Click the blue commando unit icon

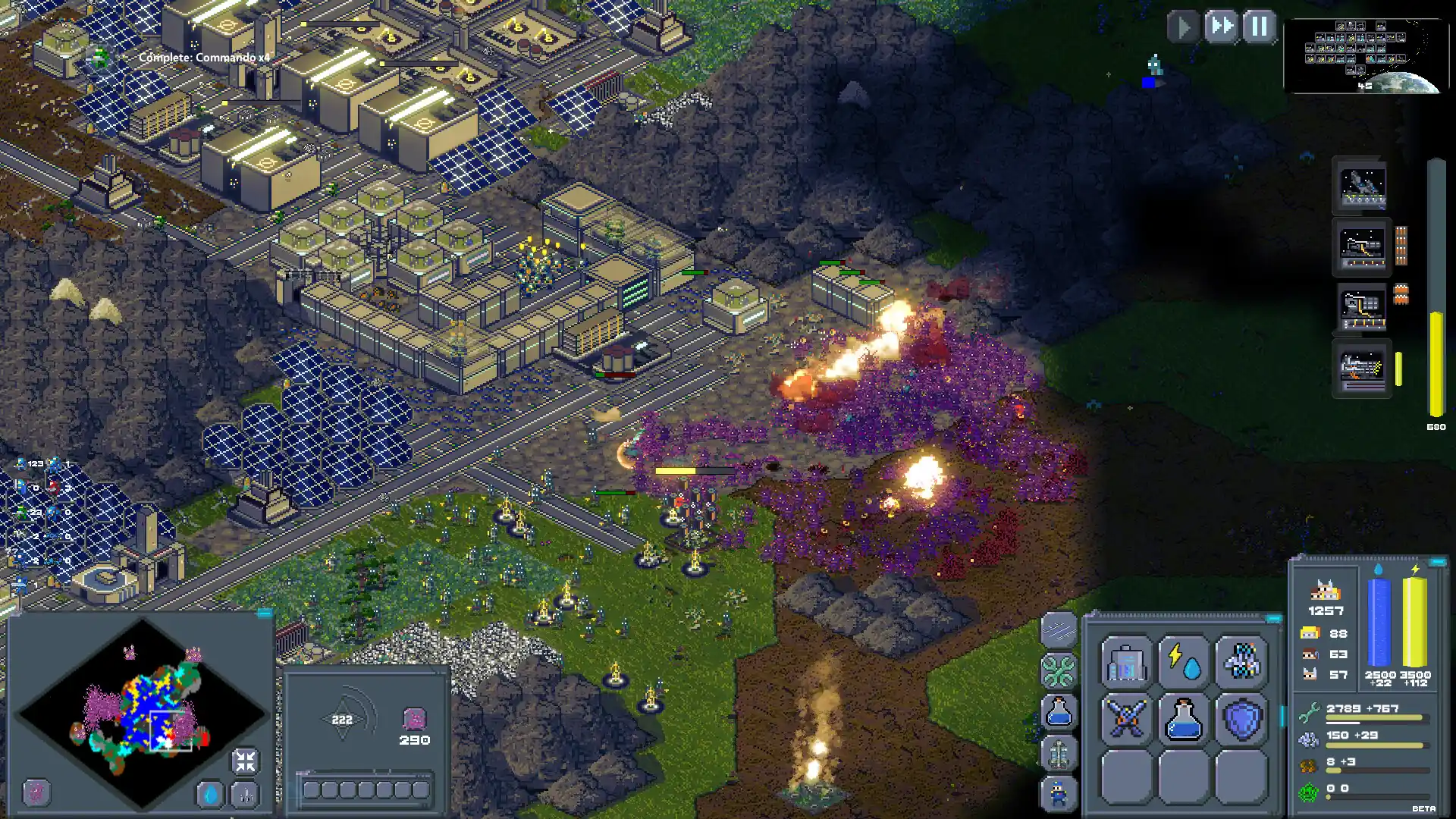[x=1059, y=793]
